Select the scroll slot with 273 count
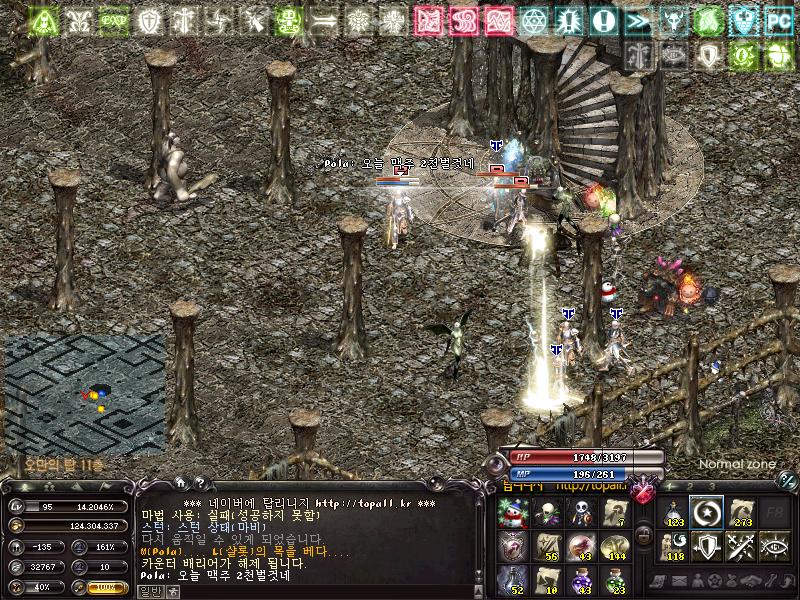800x600 pixels. [x=740, y=513]
